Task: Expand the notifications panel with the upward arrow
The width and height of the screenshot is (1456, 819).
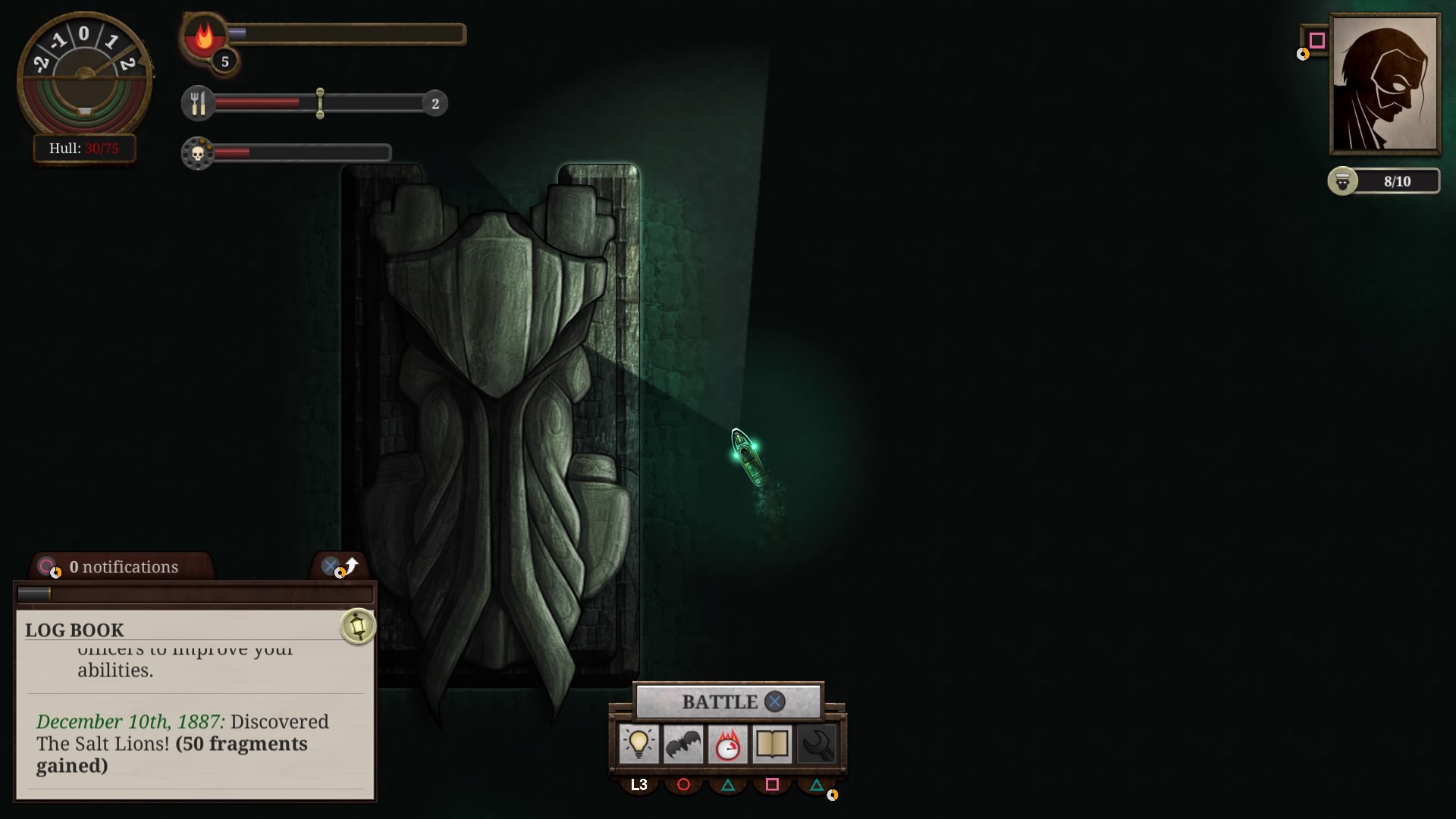Action: click(x=350, y=565)
